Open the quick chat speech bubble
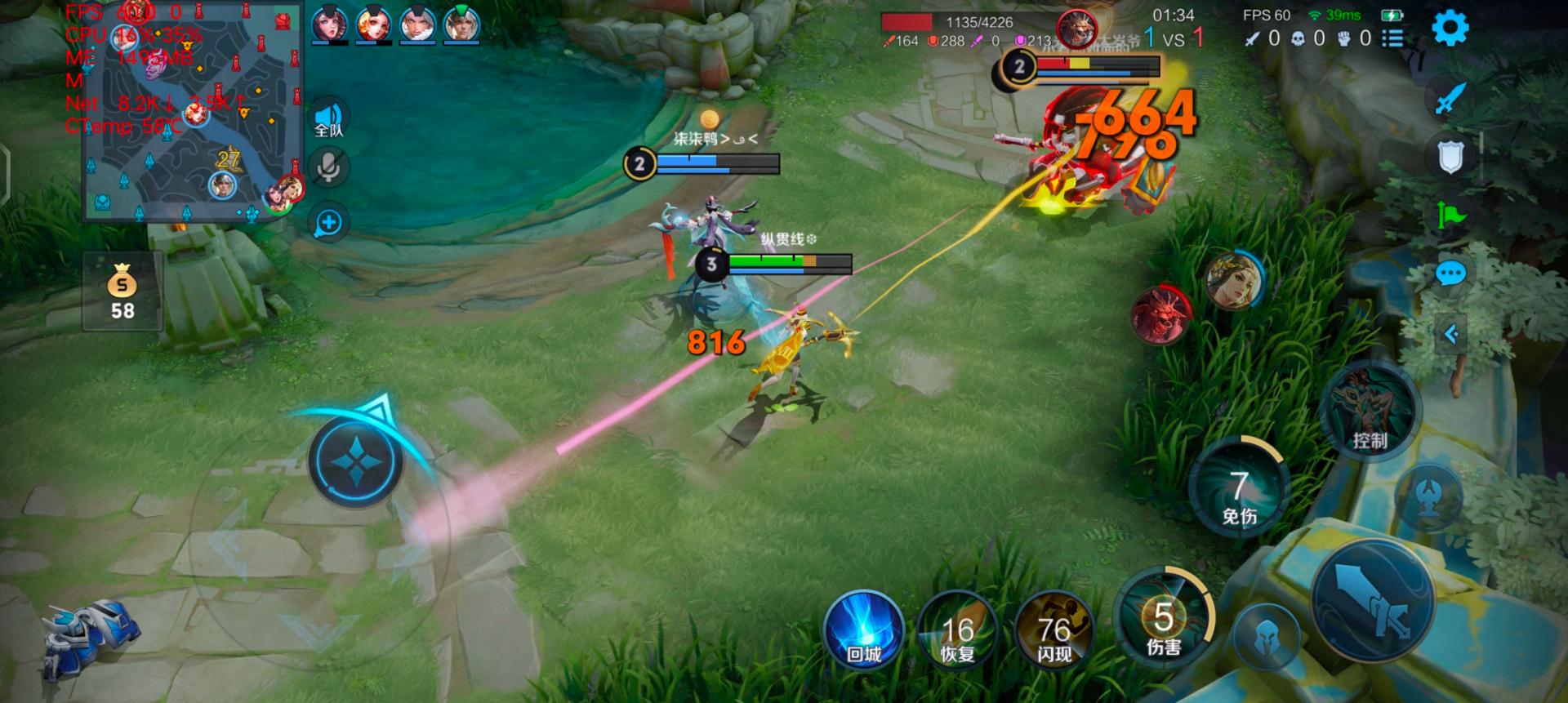The width and height of the screenshot is (1568, 703). coord(1450,274)
